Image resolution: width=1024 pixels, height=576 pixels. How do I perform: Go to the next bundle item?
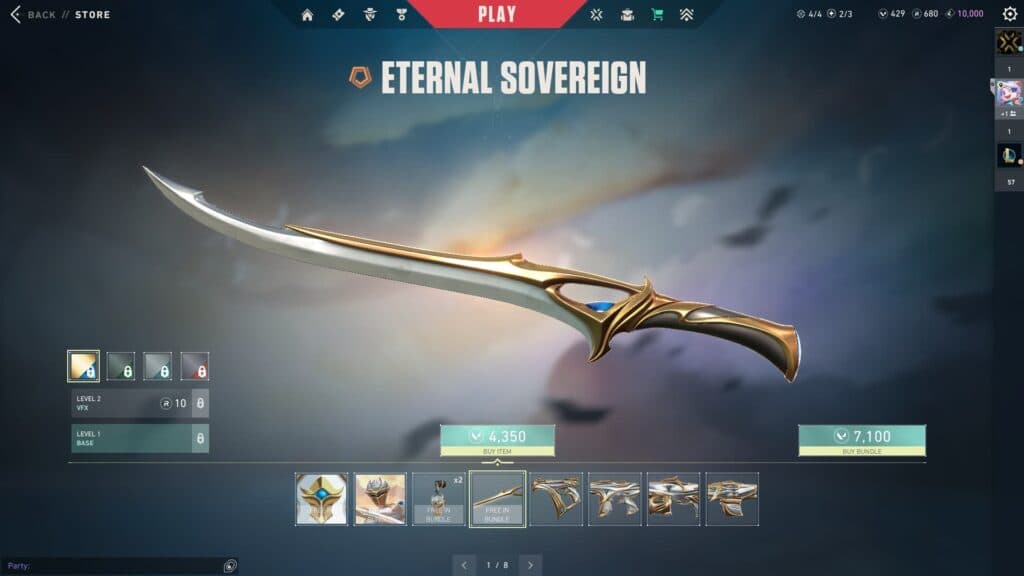[x=531, y=565]
